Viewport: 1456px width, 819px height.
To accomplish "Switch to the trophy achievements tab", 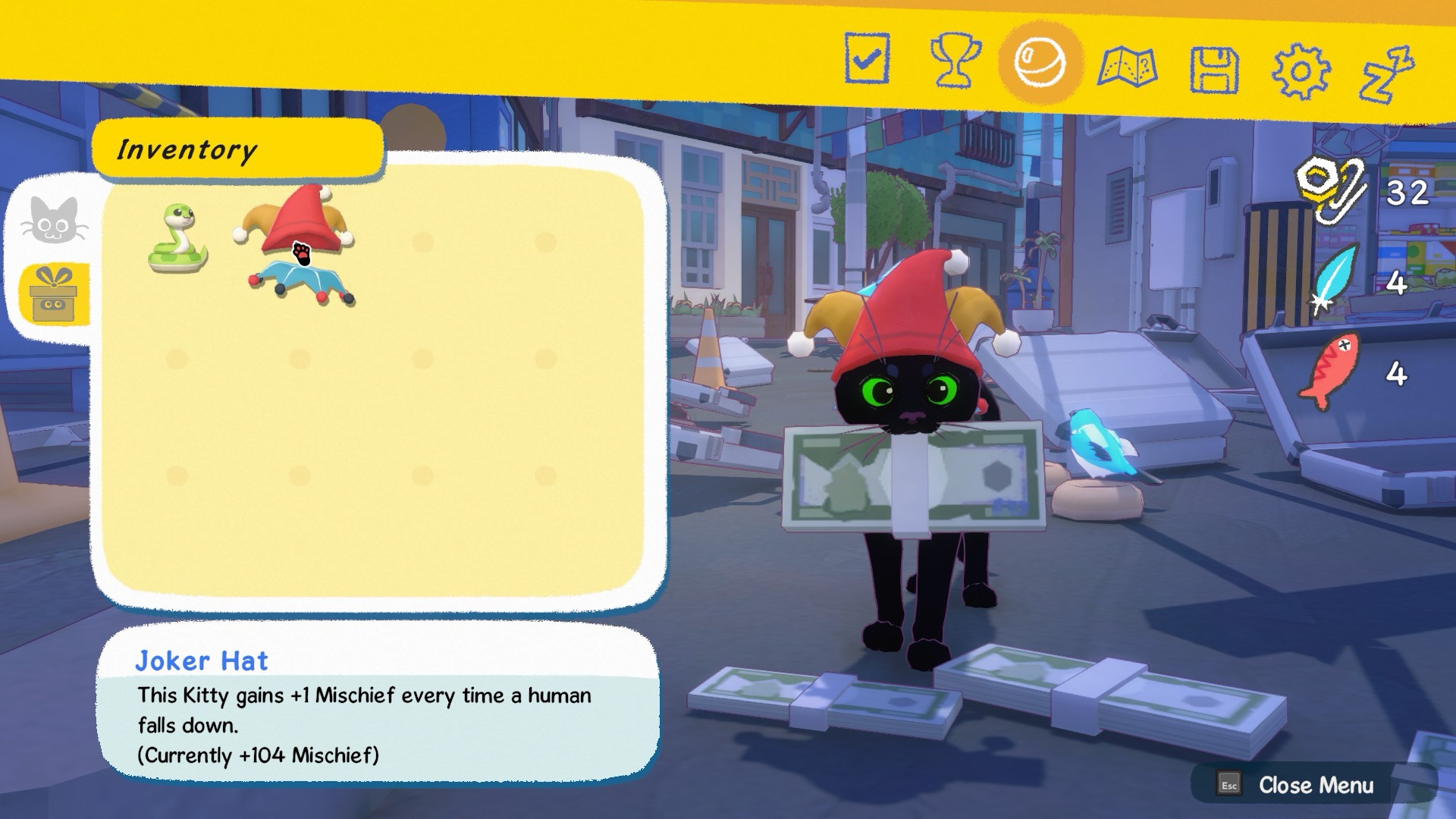I will click(x=954, y=61).
